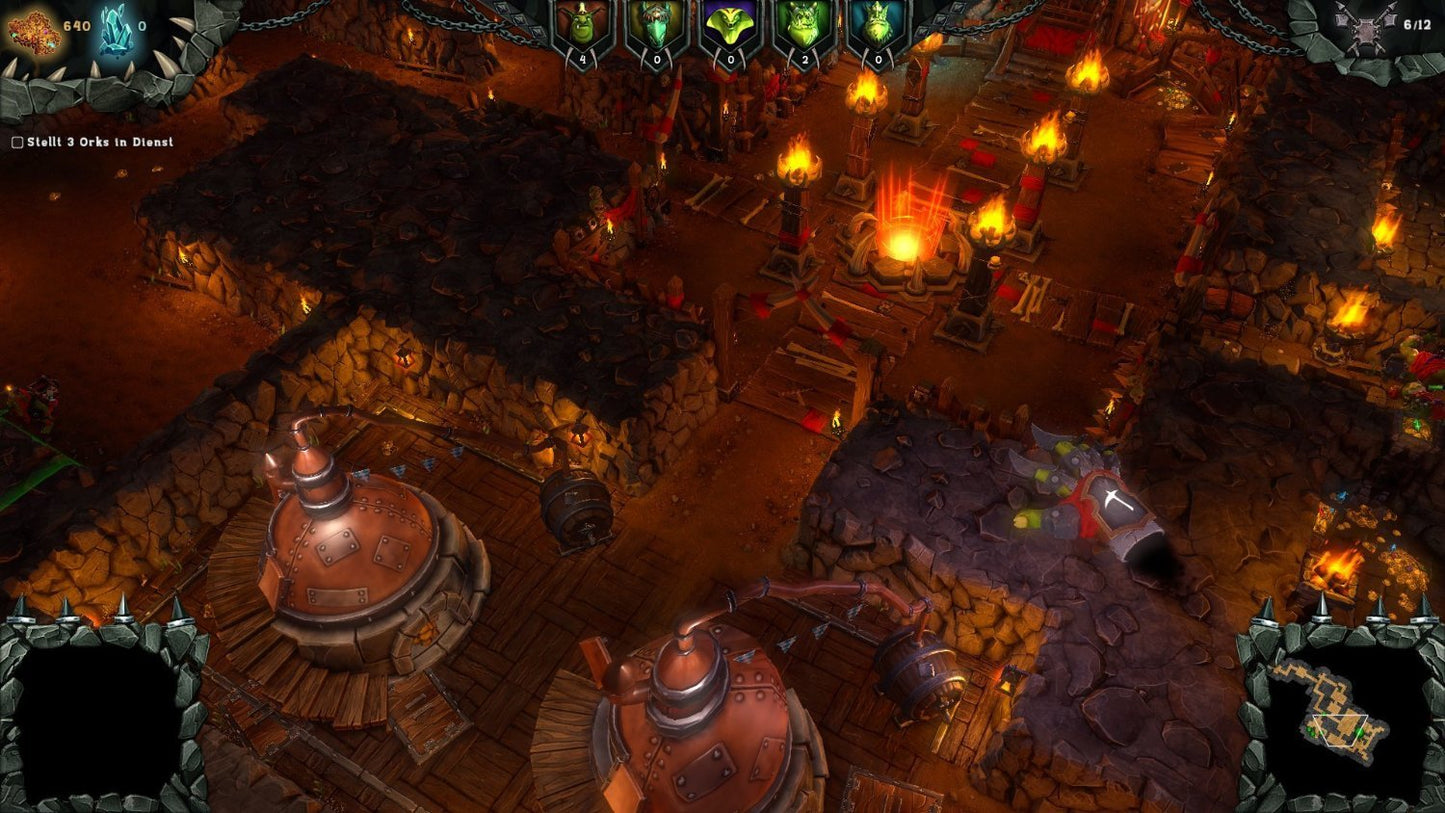The image size is (1445, 813).
Task: Select the second brewery still at bottom center
Action: click(700, 730)
